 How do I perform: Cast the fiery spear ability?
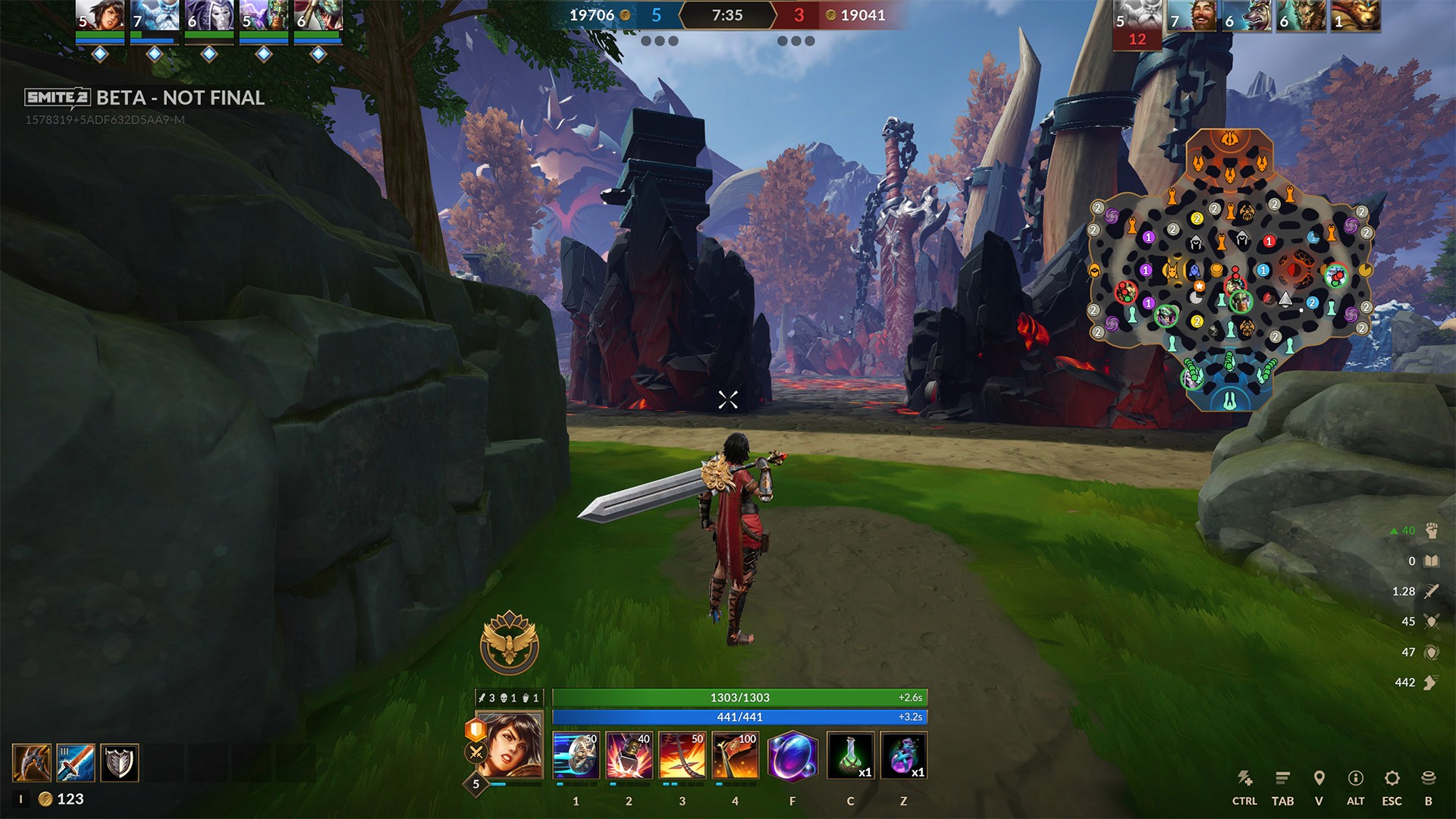pyautogui.click(x=682, y=755)
